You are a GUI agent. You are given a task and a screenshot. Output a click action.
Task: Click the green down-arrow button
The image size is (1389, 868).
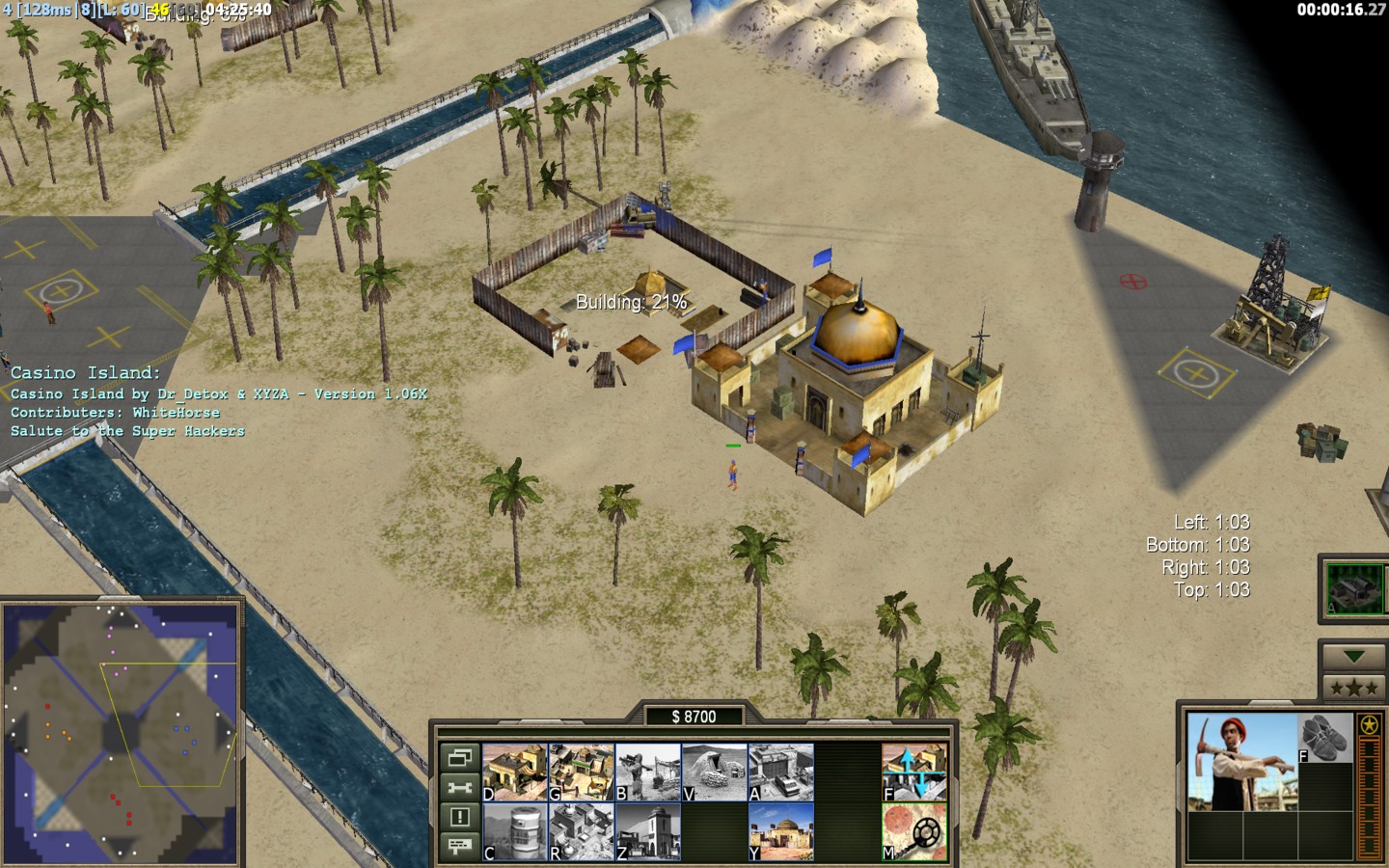(1352, 657)
